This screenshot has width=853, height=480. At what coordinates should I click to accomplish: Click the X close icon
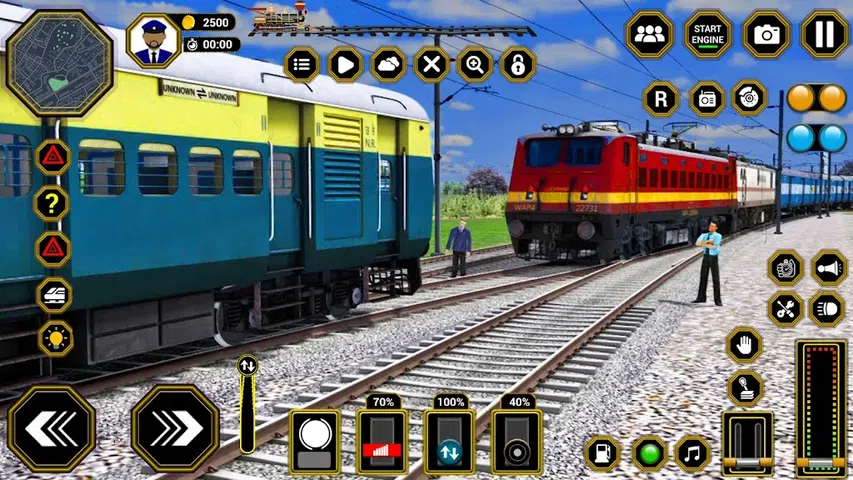(x=431, y=65)
